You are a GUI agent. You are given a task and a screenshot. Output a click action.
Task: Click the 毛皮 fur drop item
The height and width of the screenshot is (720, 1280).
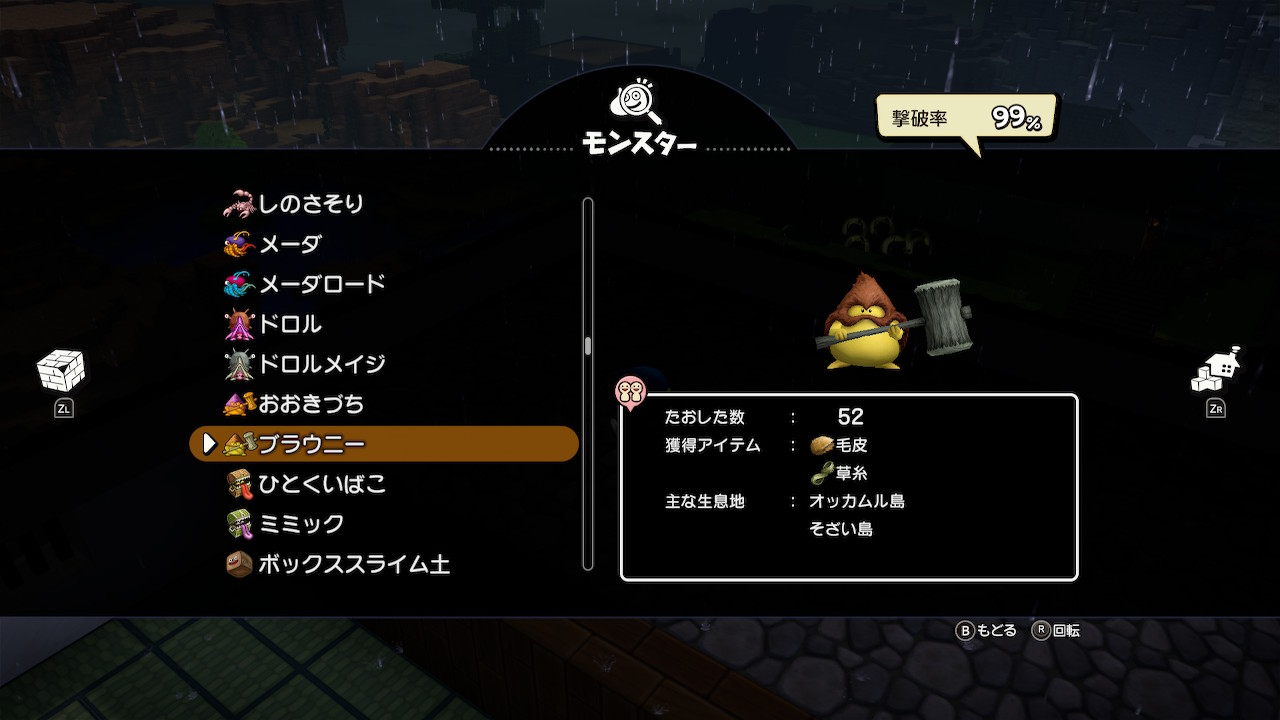coord(840,445)
